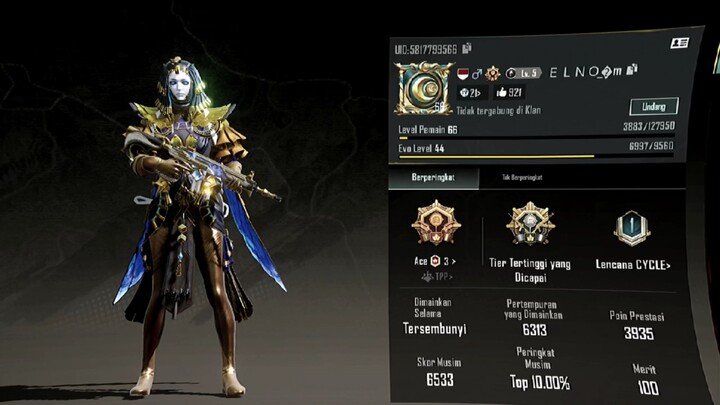This screenshot has height=405, width=720.
Task: Change perspective with the TPP selector
Action: [436, 275]
